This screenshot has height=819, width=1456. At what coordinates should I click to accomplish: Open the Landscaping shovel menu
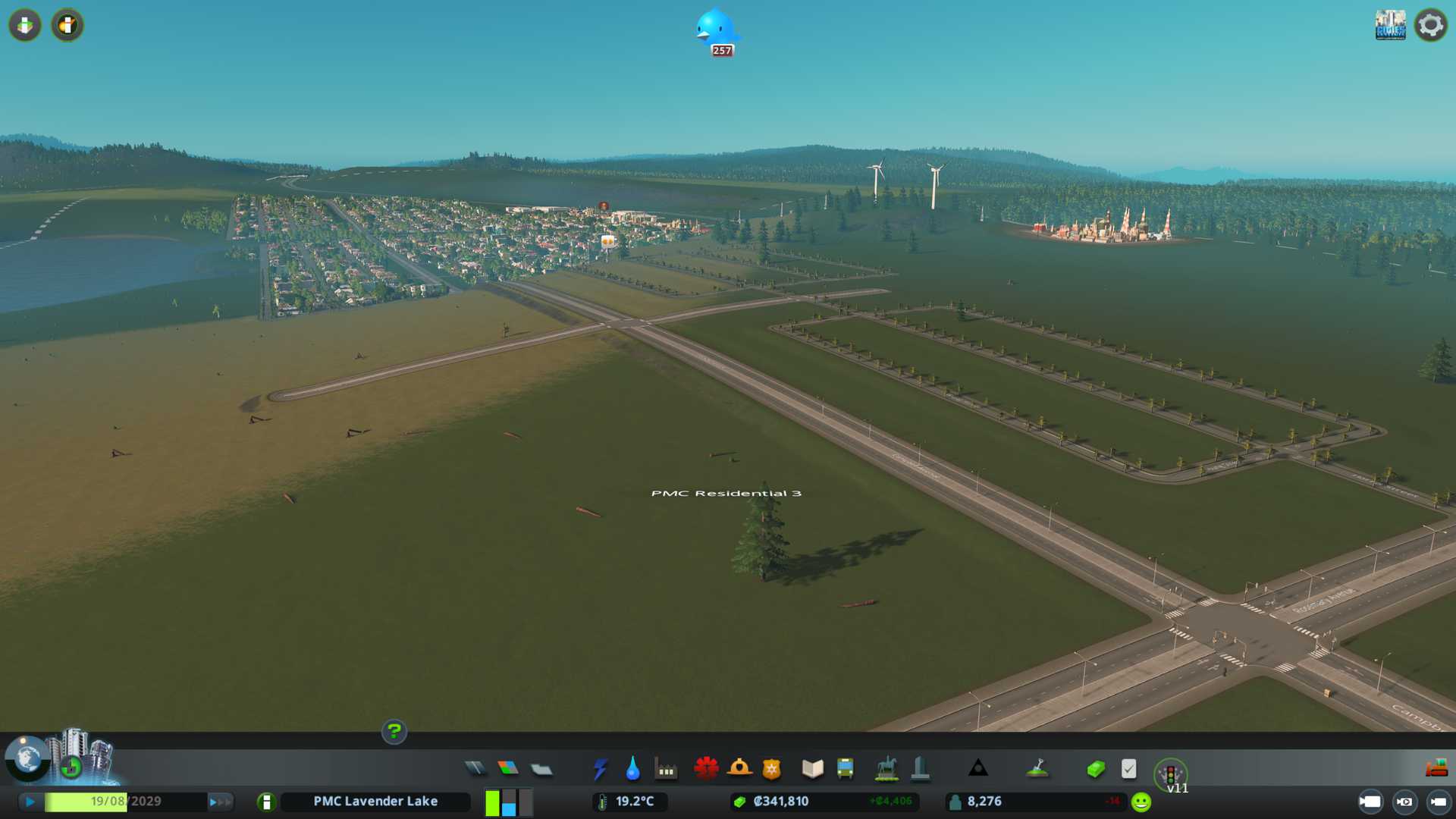pyautogui.click(x=1037, y=769)
